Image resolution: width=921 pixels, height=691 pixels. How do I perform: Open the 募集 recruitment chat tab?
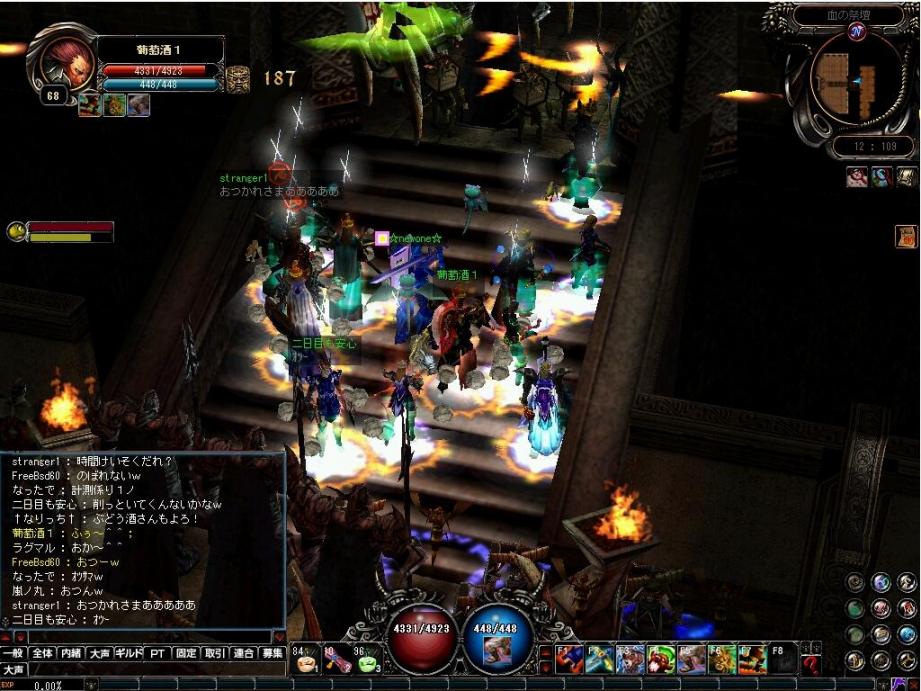pyautogui.click(x=273, y=653)
